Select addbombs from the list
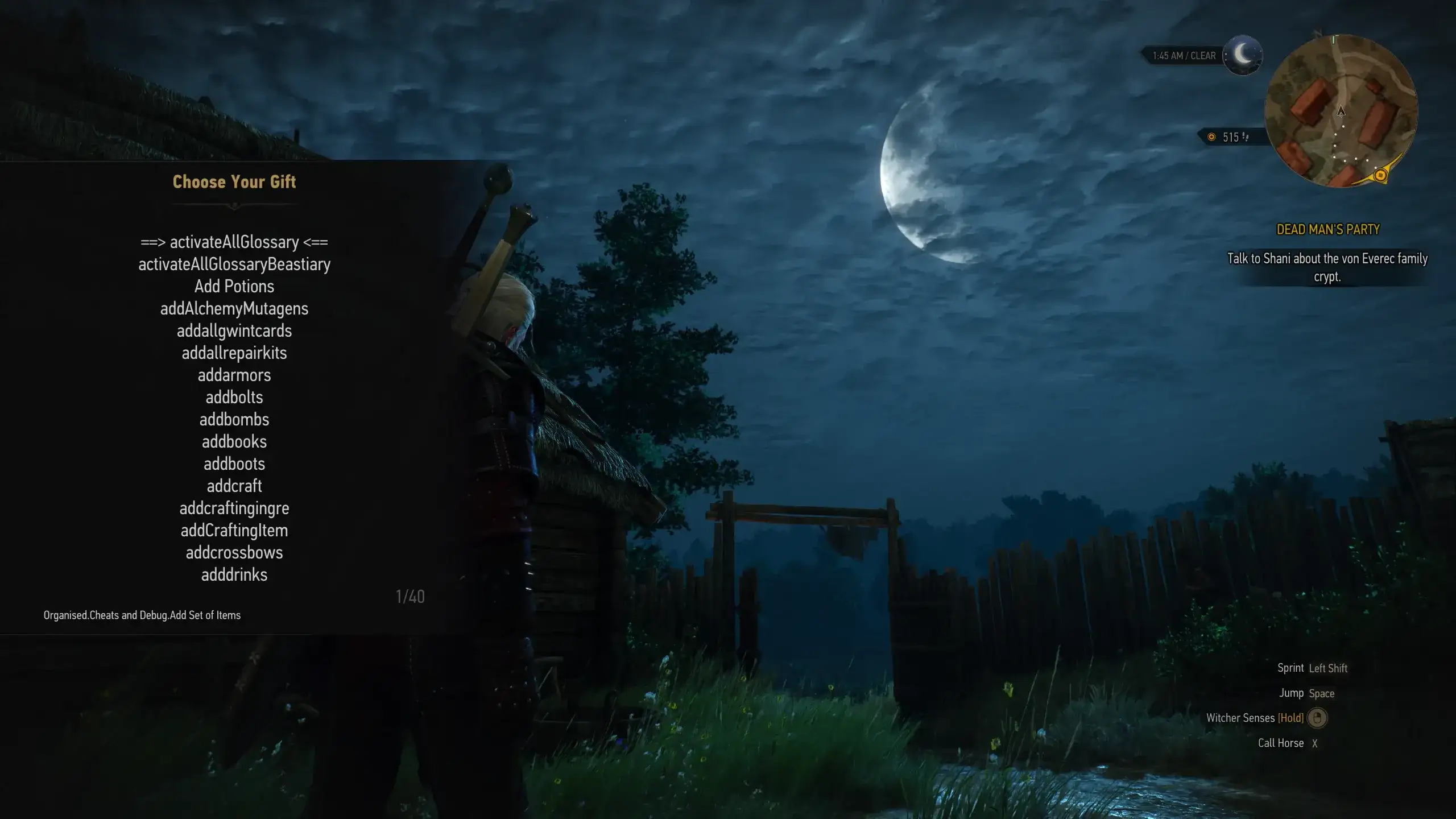This screenshot has width=1456, height=819. [235, 419]
